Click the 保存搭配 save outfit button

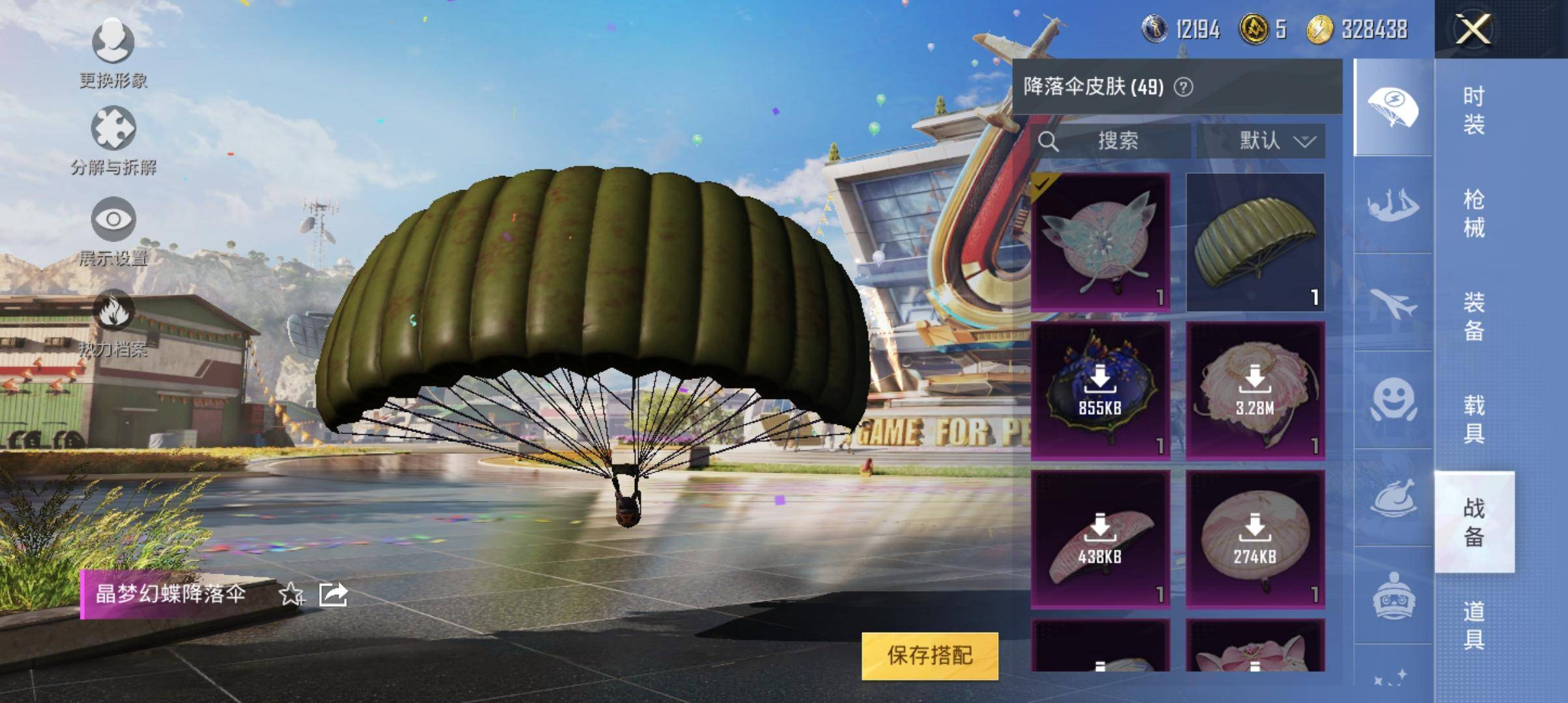pyautogui.click(x=929, y=655)
